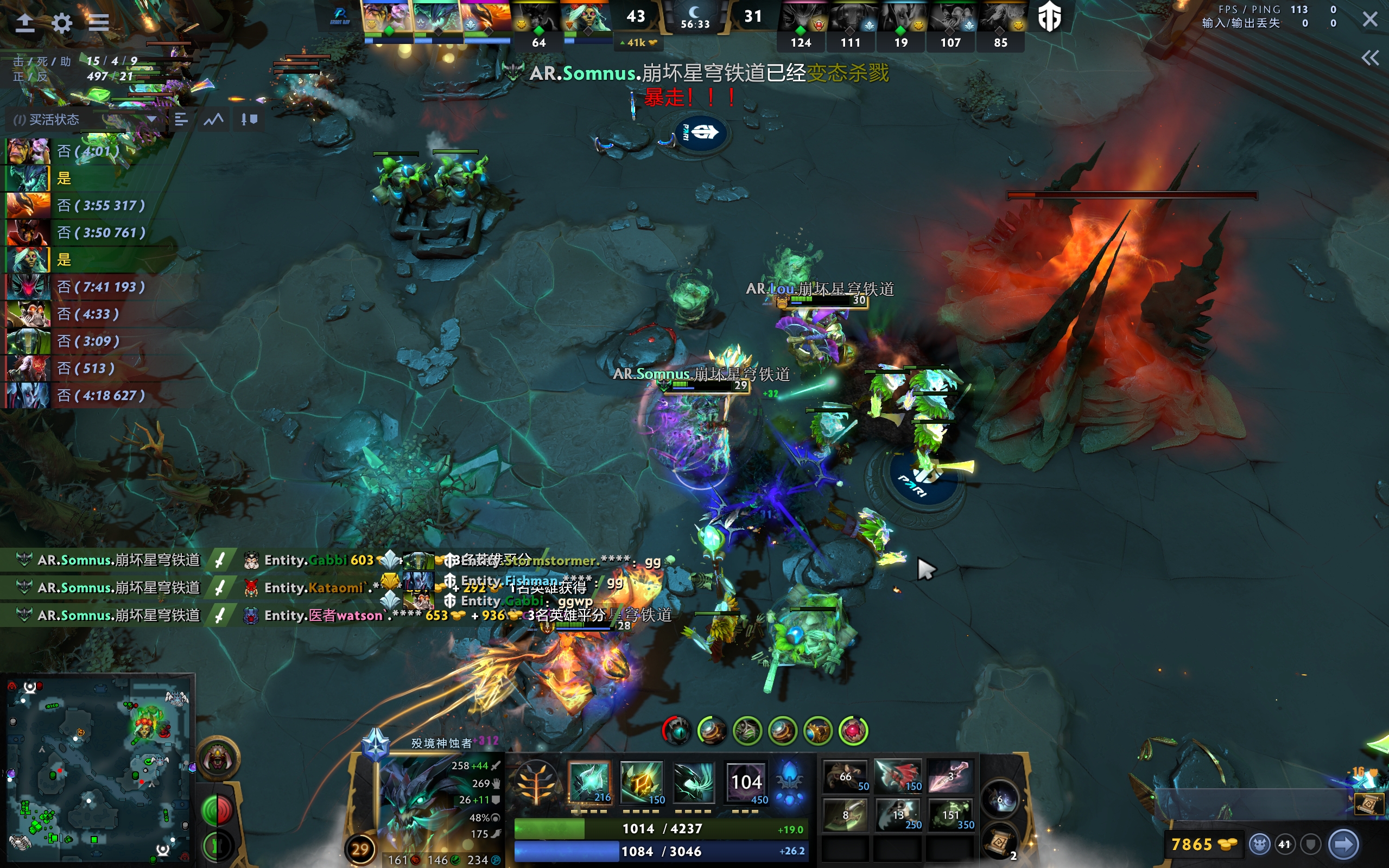Select the town portal scroll slot

999,841
